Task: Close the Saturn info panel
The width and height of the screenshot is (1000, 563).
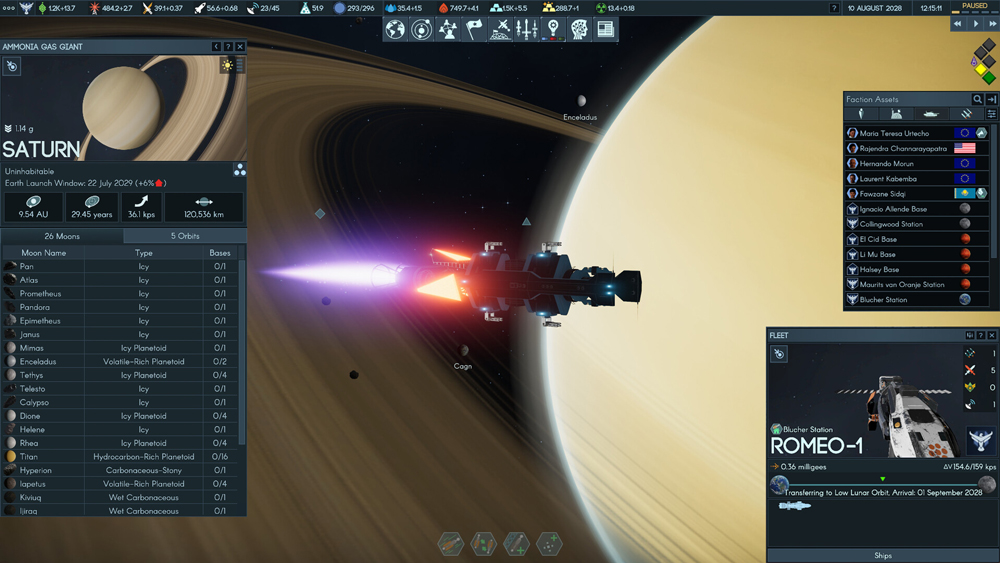Action: click(240, 47)
